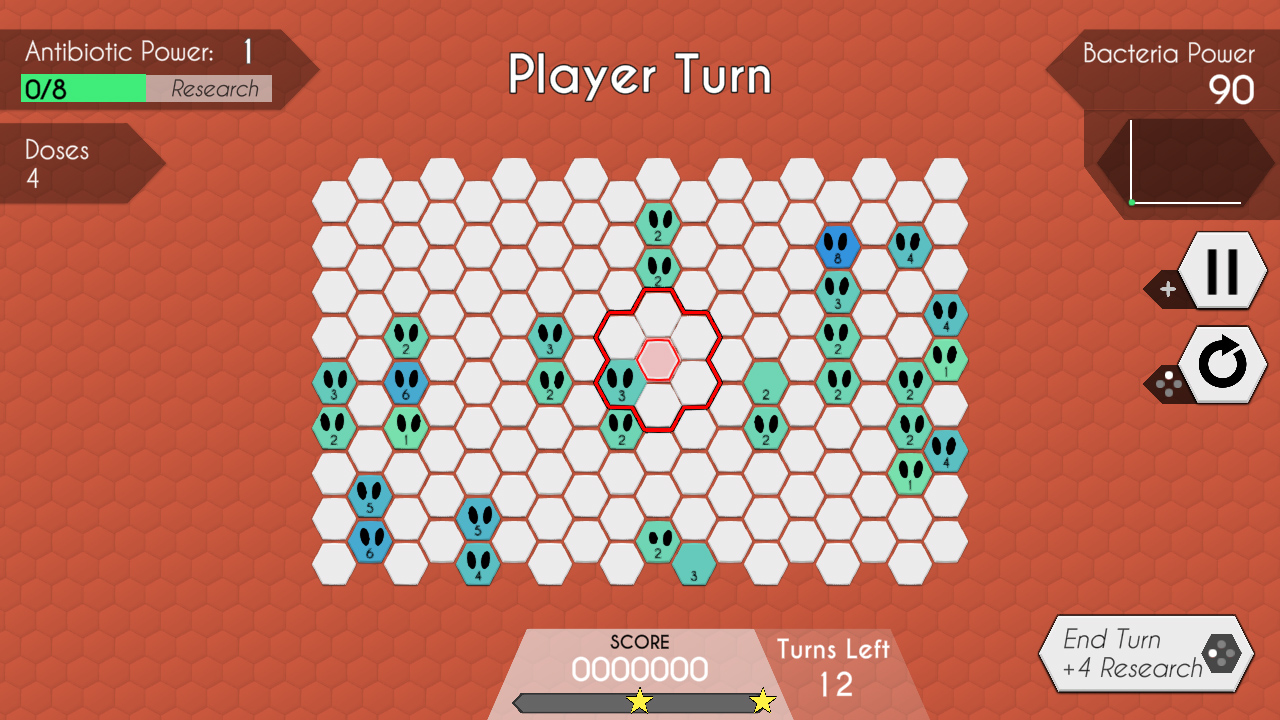Image resolution: width=1280 pixels, height=720 pixels.
Task: Click the green 0/8 antibiotic progress bar
Action: (x=83, y=89)
